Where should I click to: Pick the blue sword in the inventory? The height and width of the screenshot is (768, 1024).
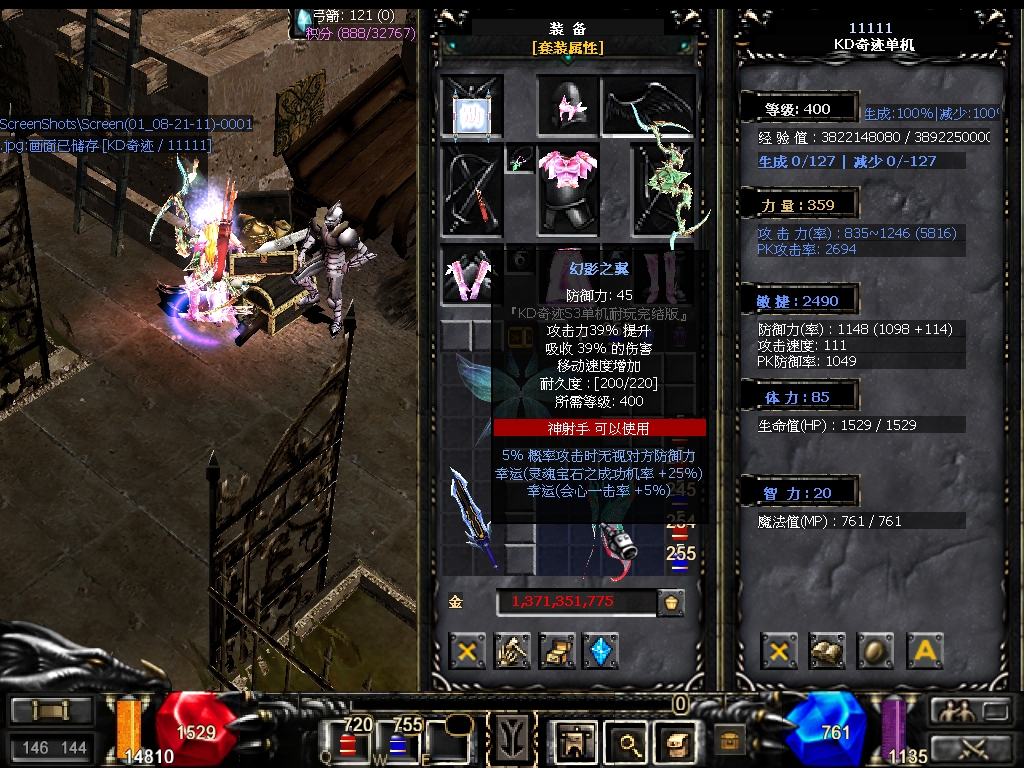coord(472,517)
